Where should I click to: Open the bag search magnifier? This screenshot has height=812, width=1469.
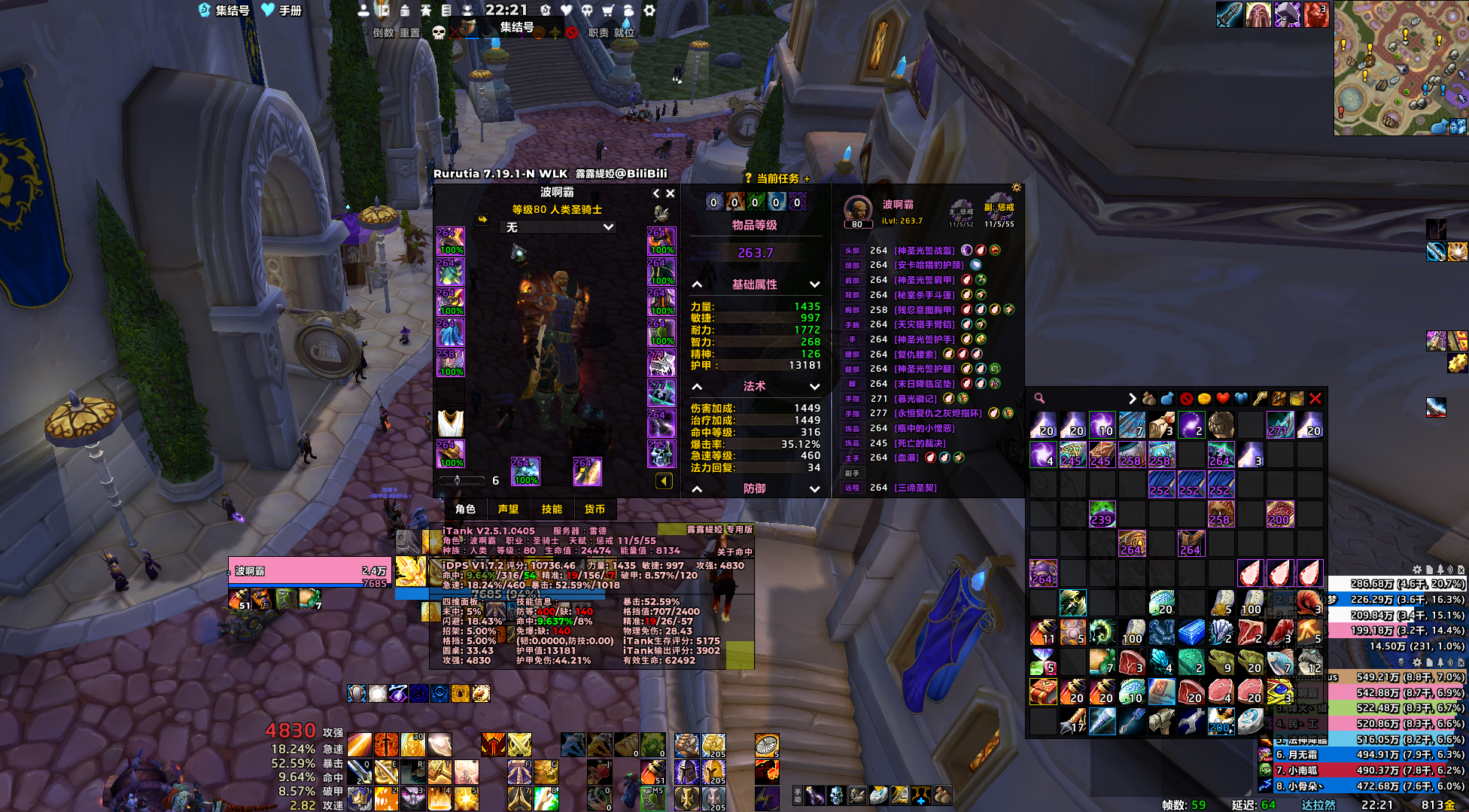click(1039, 399)
